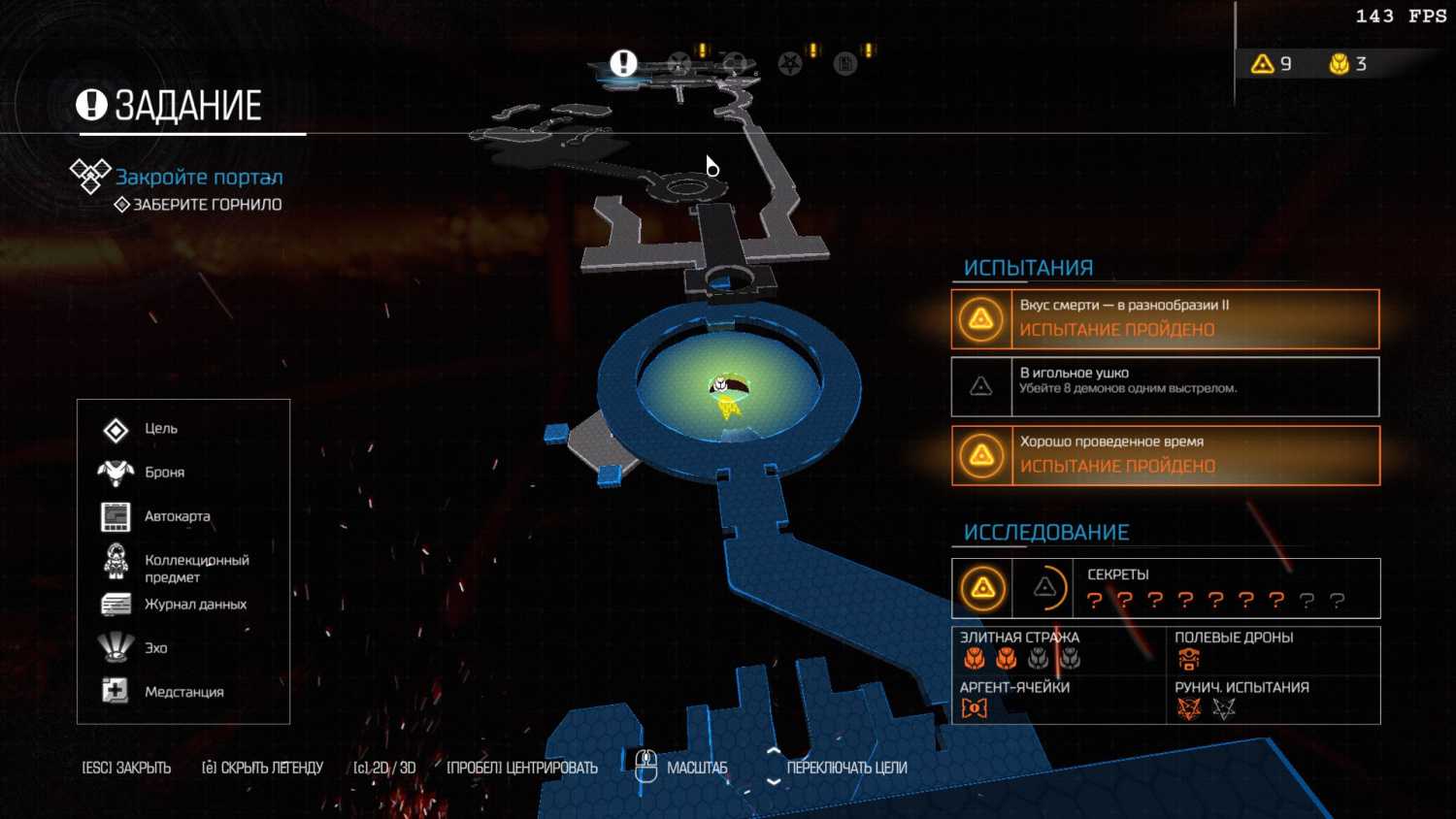The height and width of the screenshot is (819, 1456).
Task: Select challenge "Вкус смерти — в разнообразии II"
Action: pyautogui.click(x=1165, y=318)
